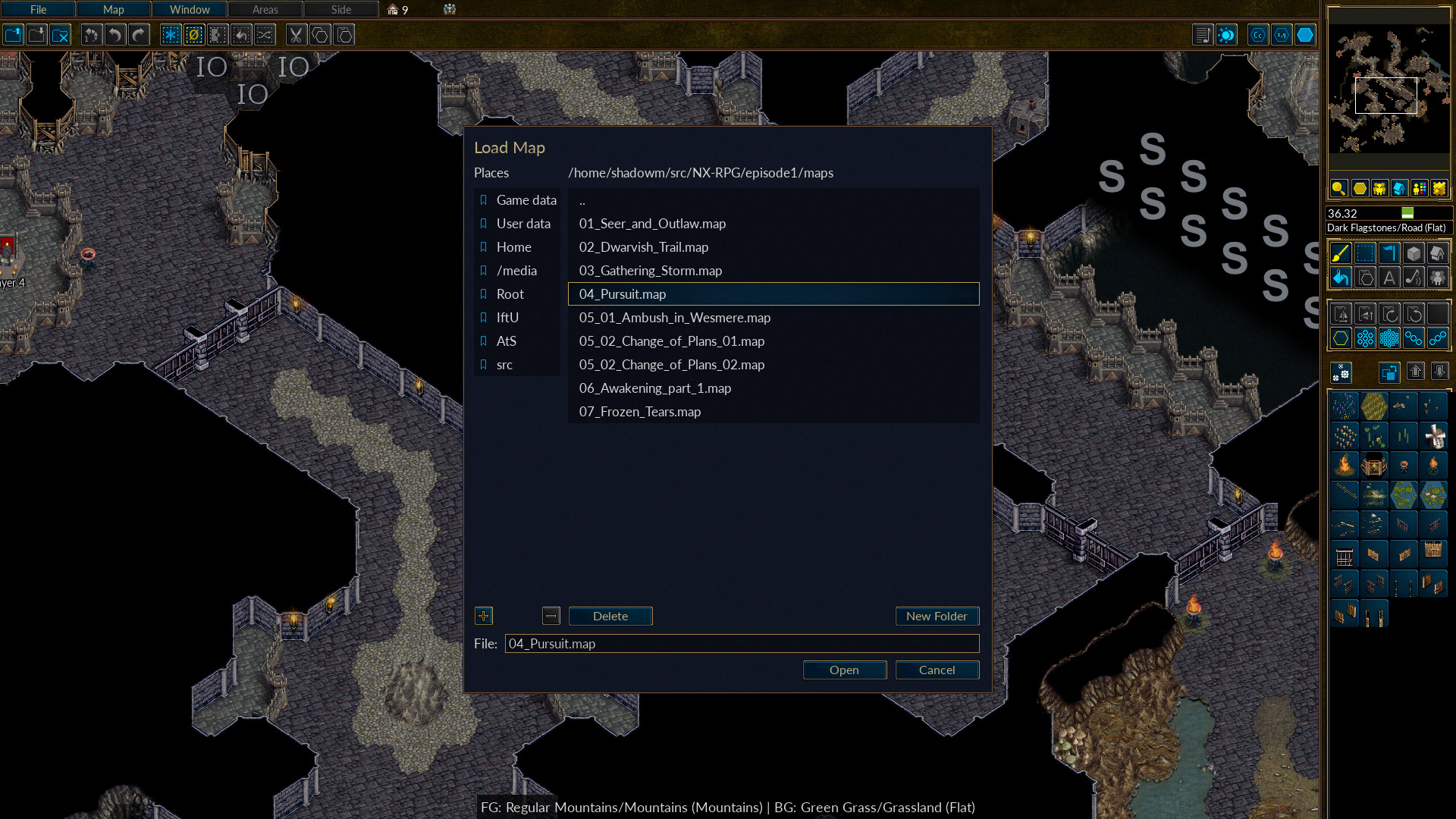Select the 07_Frozen_Tears.map file
Screen dimensions: 1456x819
click(x=639, y=412)
